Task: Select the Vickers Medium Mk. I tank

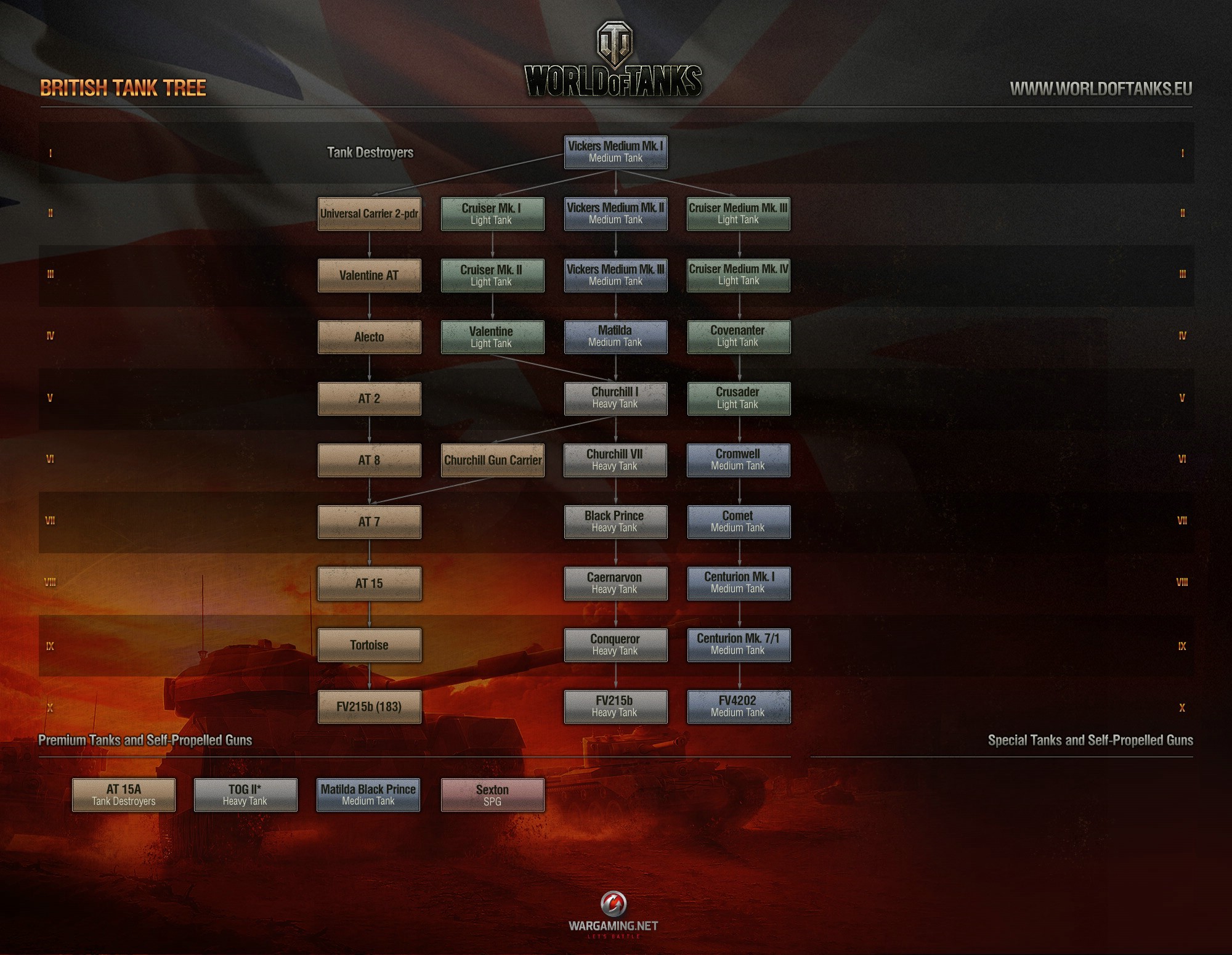Action: [615, 152]
